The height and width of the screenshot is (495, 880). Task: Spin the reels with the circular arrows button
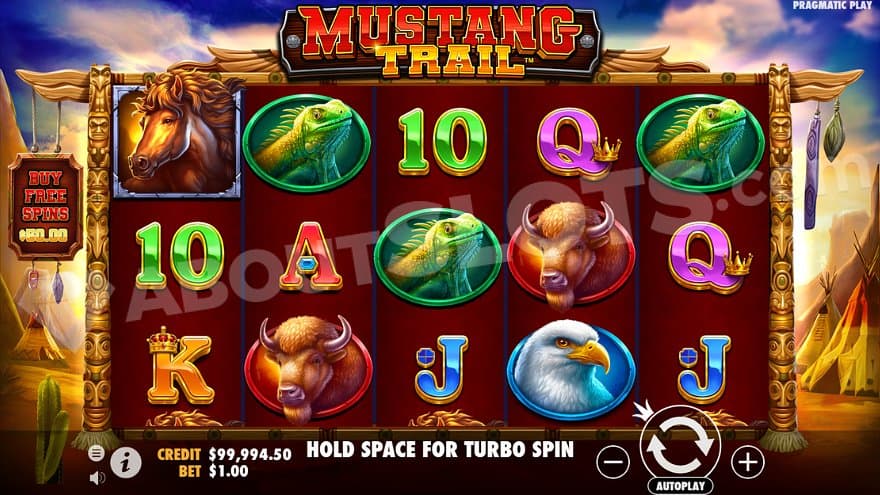point(680,447)
